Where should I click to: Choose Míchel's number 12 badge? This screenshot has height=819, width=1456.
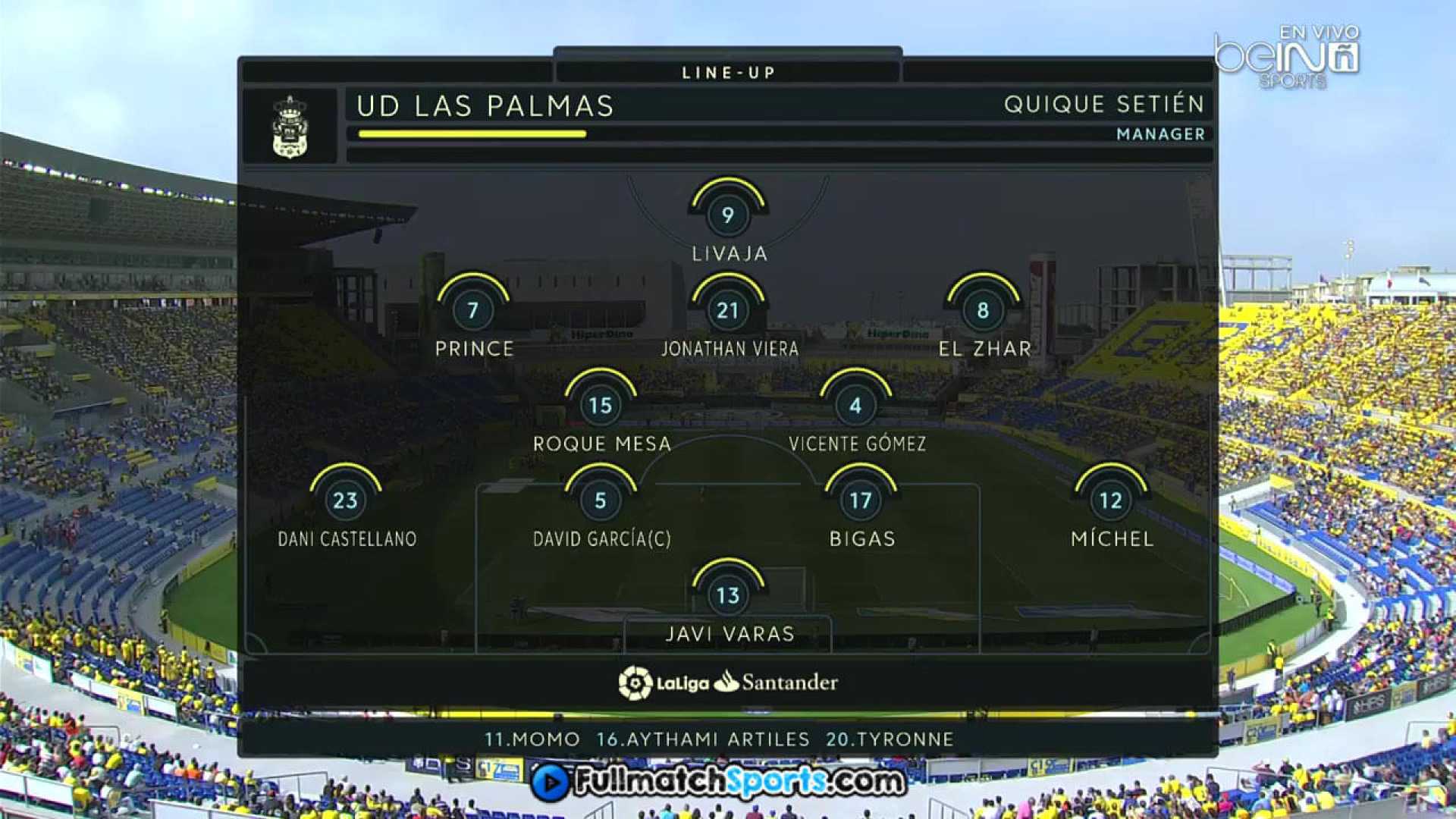(x=1110, y=500)
